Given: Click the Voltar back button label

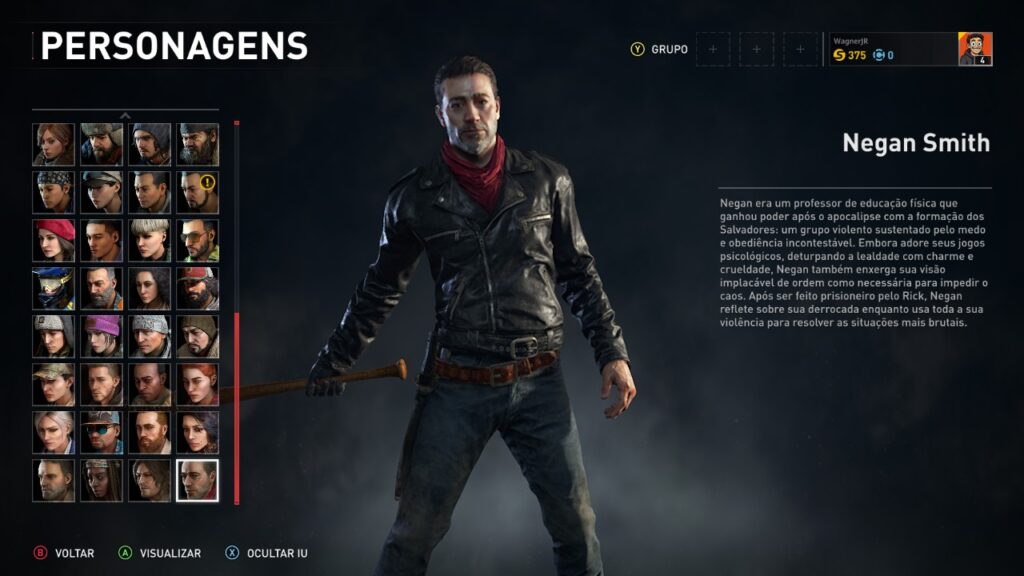Looking at the screenshot, I should pos(74,553).
